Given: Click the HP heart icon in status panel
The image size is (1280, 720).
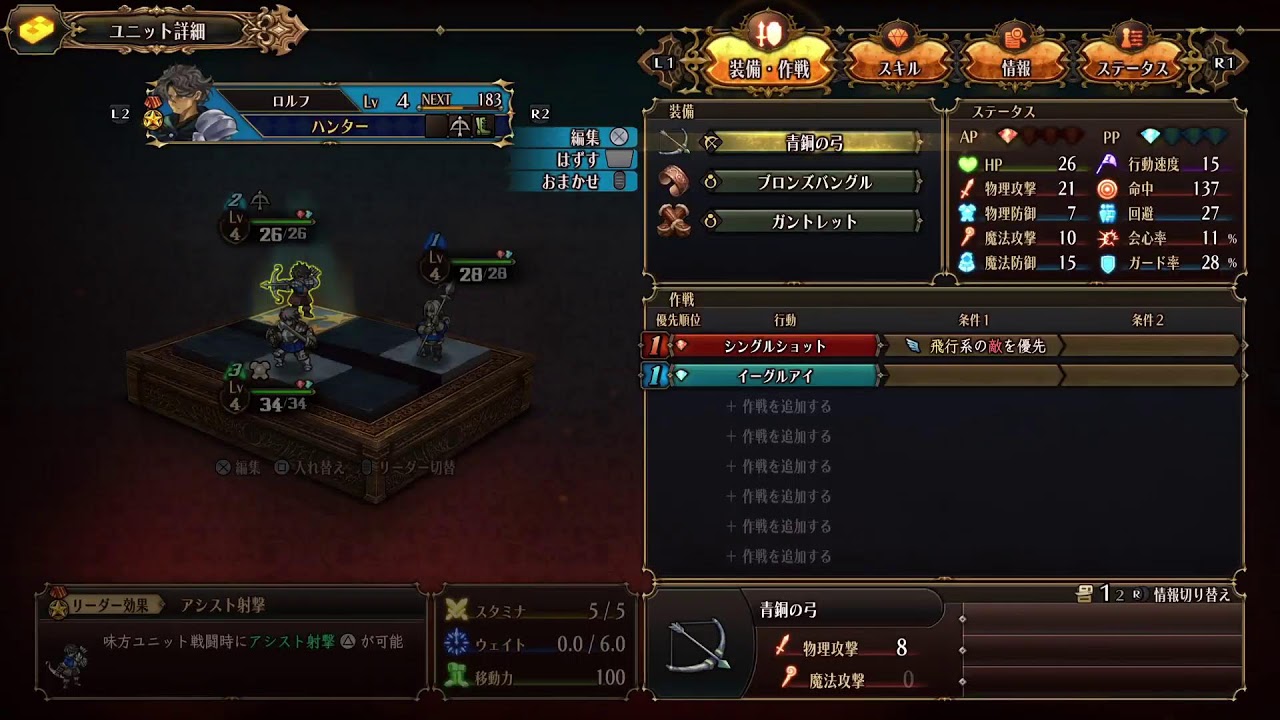Looking at the screenshot, I should click(968, 165).
